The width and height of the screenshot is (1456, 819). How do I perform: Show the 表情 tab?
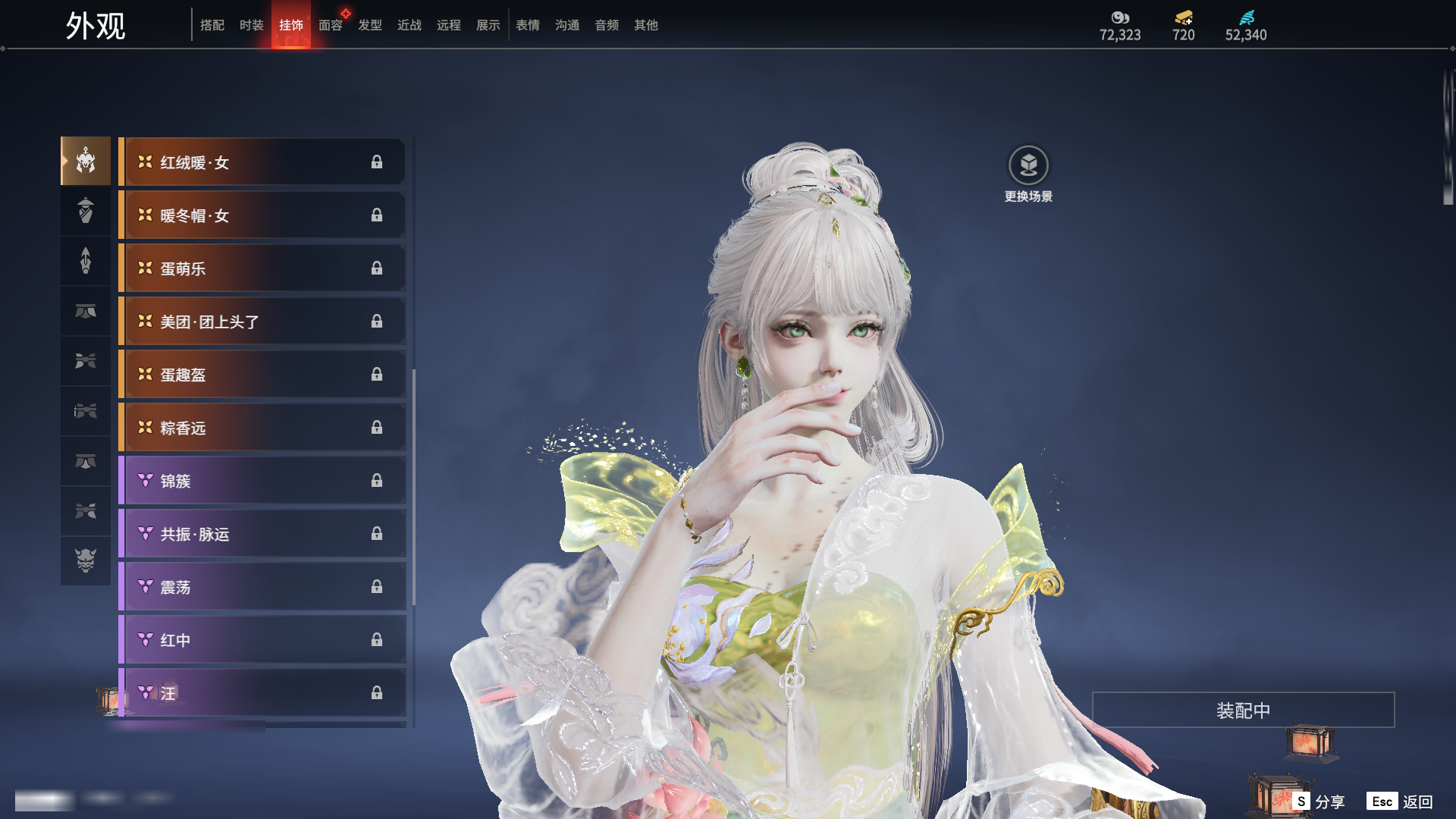528,25
